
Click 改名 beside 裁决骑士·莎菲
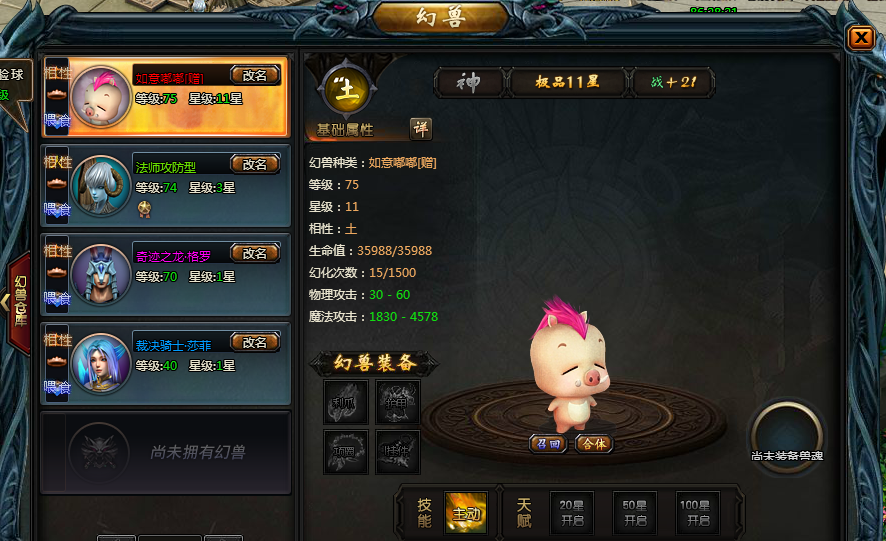(x=255, y=342)
